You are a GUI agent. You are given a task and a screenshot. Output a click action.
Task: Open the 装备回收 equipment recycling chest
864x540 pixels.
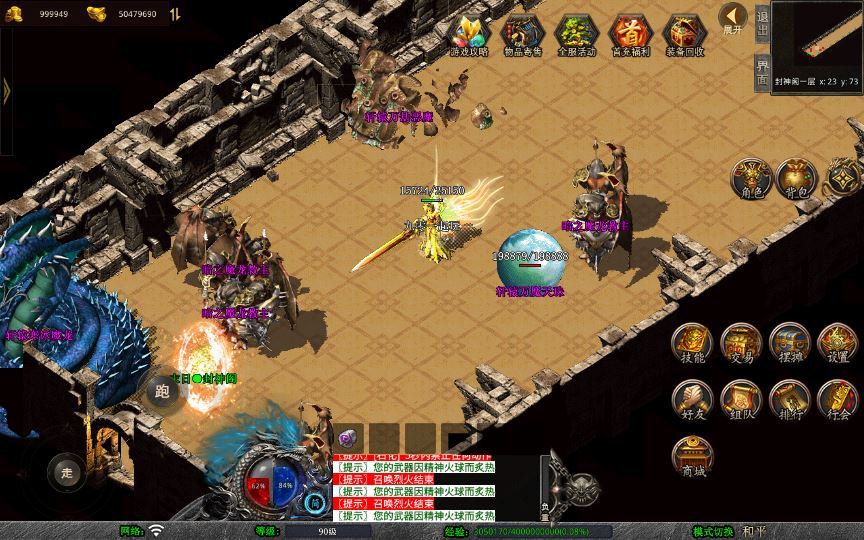(x=684, y=36)
